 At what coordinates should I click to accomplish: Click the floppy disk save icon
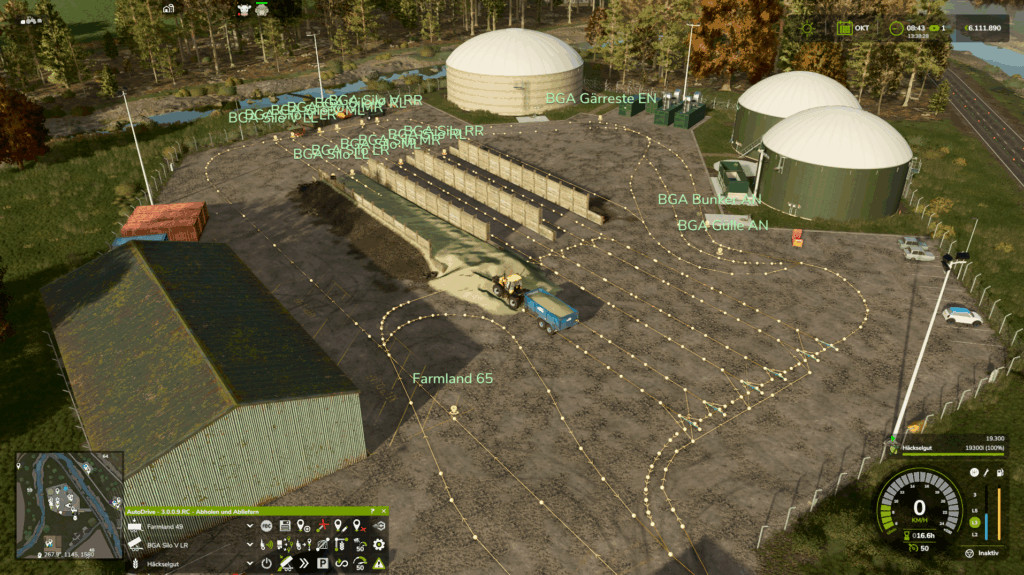pos(285,526)
